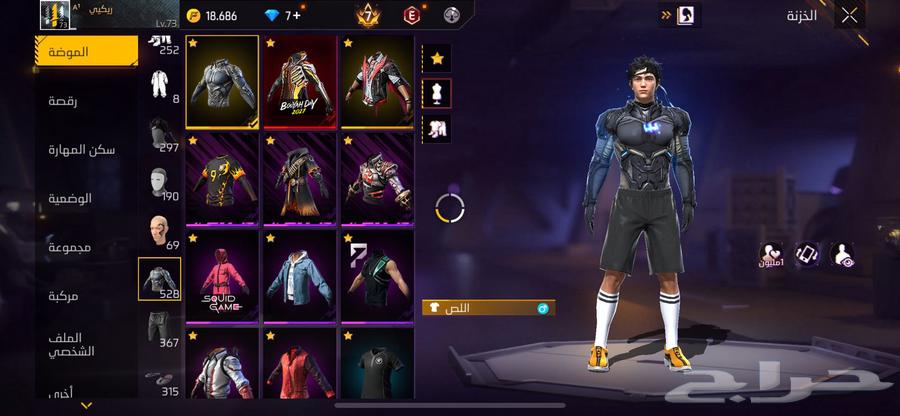Image resolution: width=900 pixels, height=416 pixels.
Task: Click the phone rotate view icon
Action: pos(808,254)
